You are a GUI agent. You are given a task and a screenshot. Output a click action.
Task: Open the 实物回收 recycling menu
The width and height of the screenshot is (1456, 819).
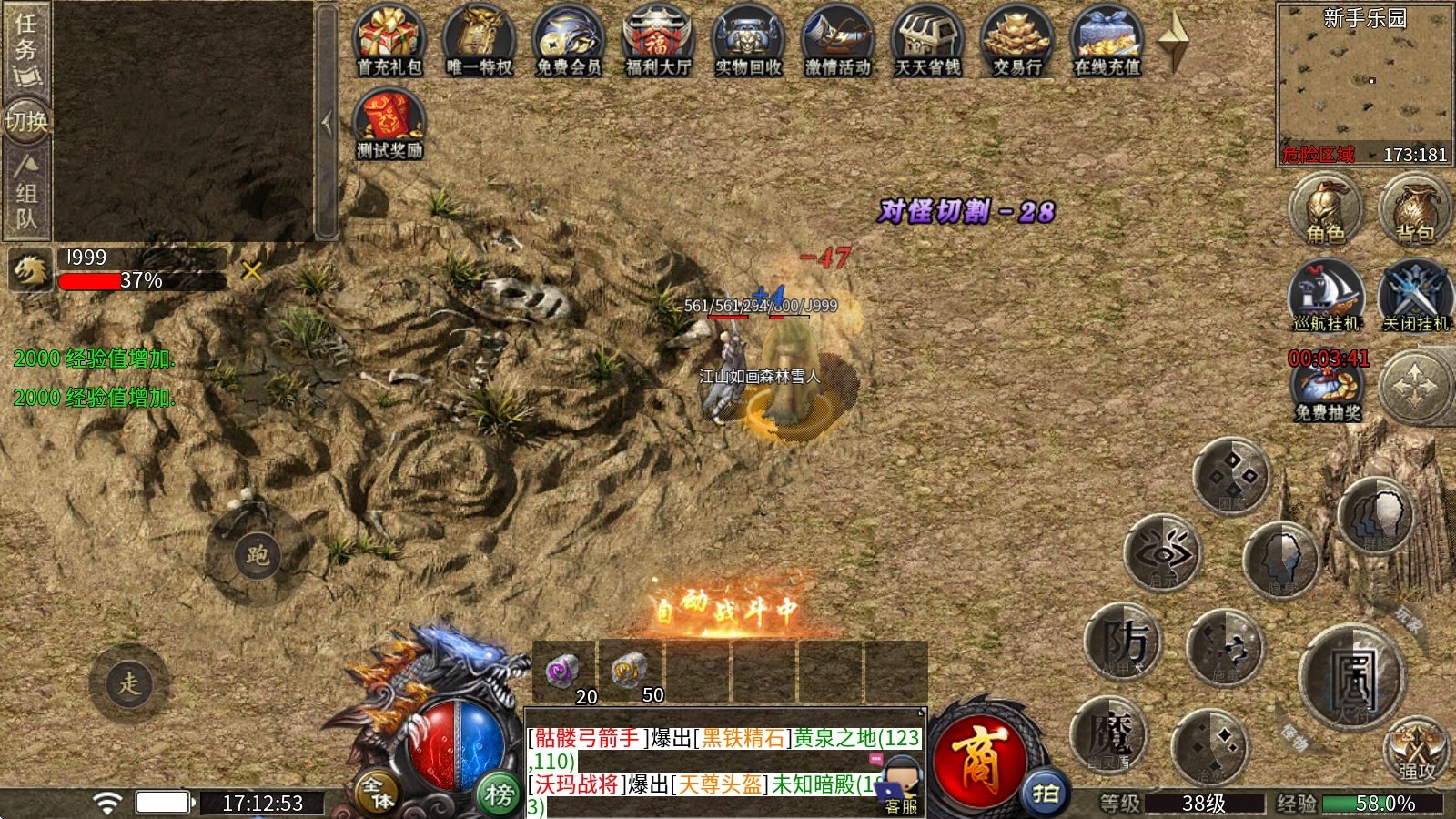click(x=748, y=42)
